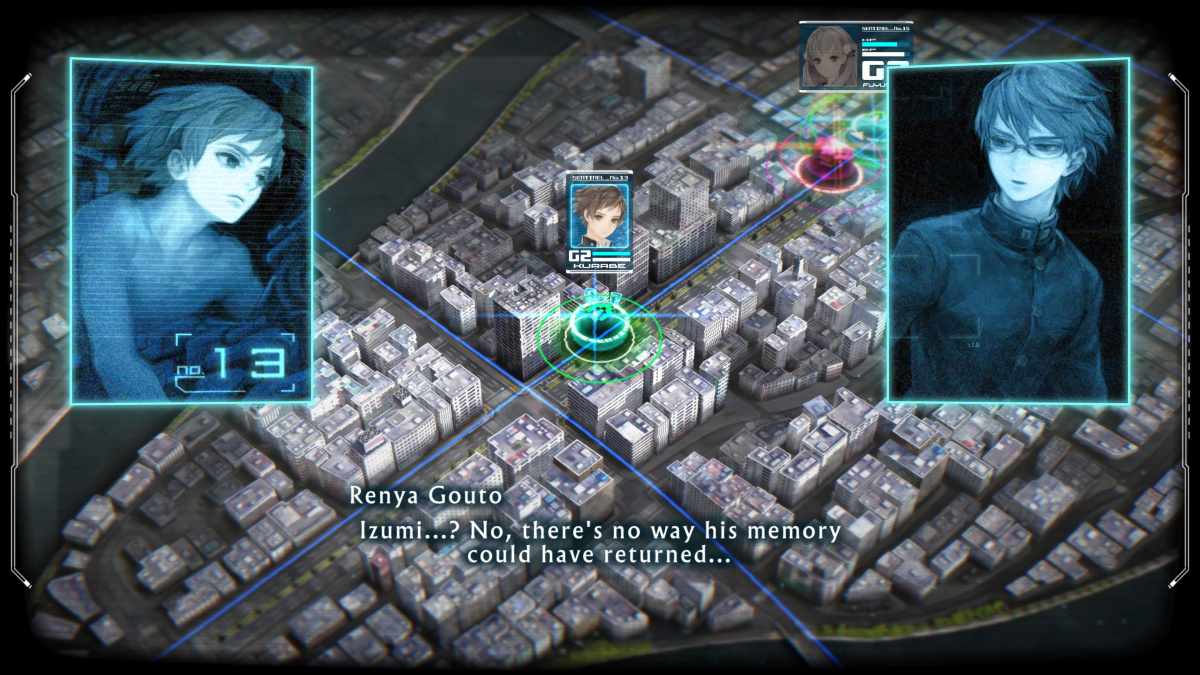This screenshot has height=675, width=1200.
Task: Click the No. 13 pilot portrait panel
Action: pyautogui.click(x=191, y=232)
